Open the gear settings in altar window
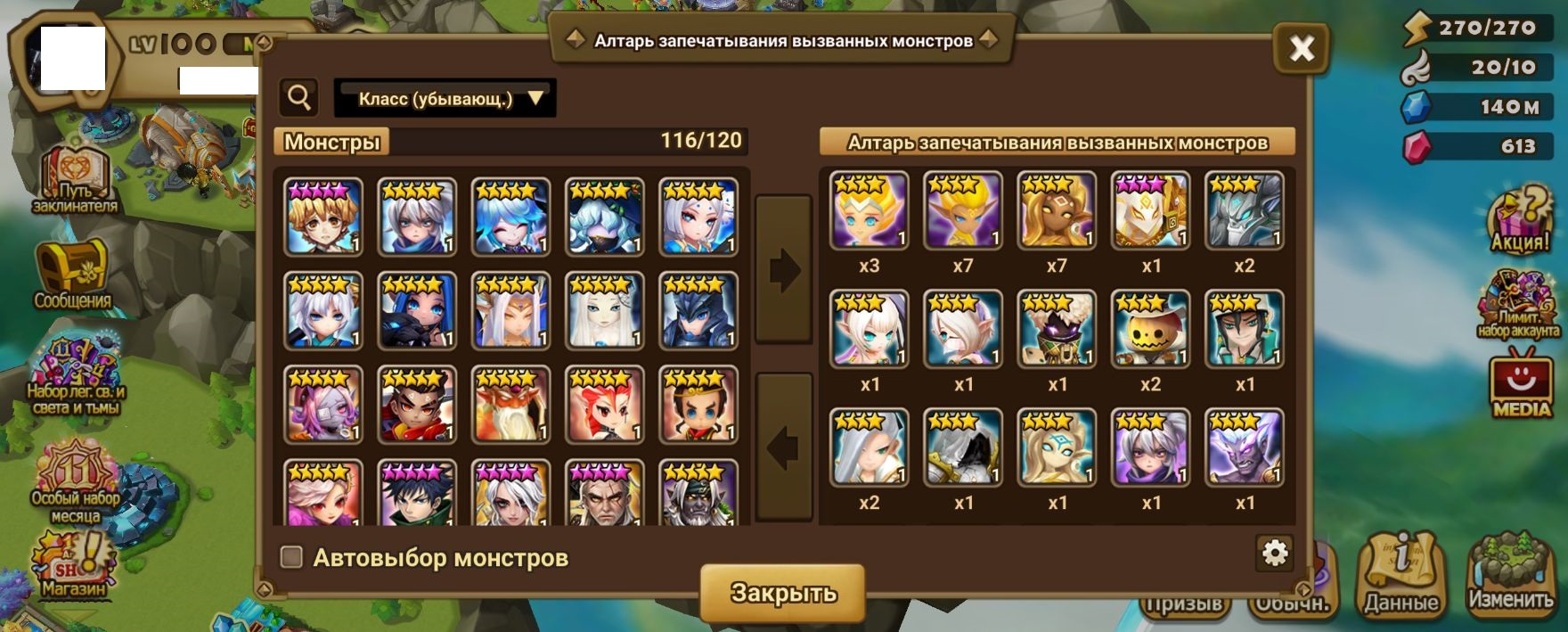The image size is (1568, 632). click(x=1275, y=554)
